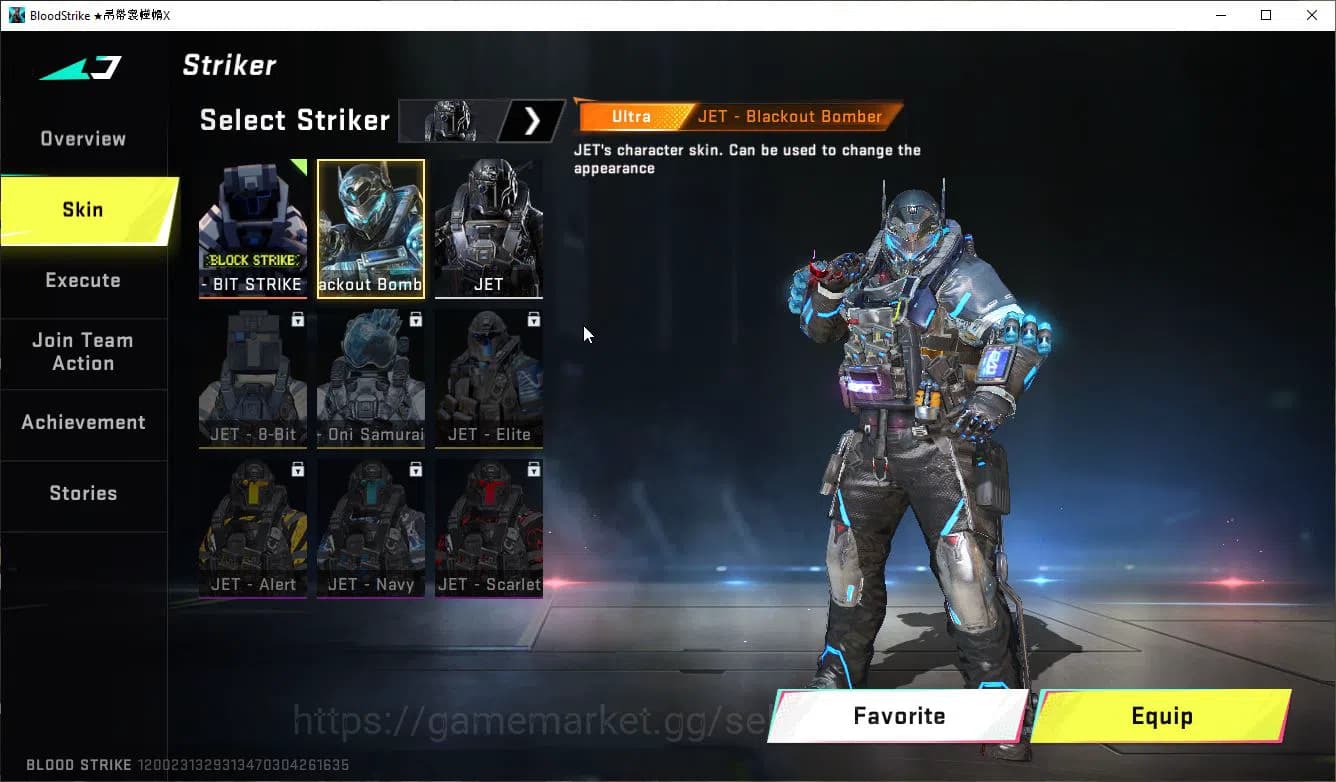Open the Achievement section
Screen dimensions: 1336x782
82,422
